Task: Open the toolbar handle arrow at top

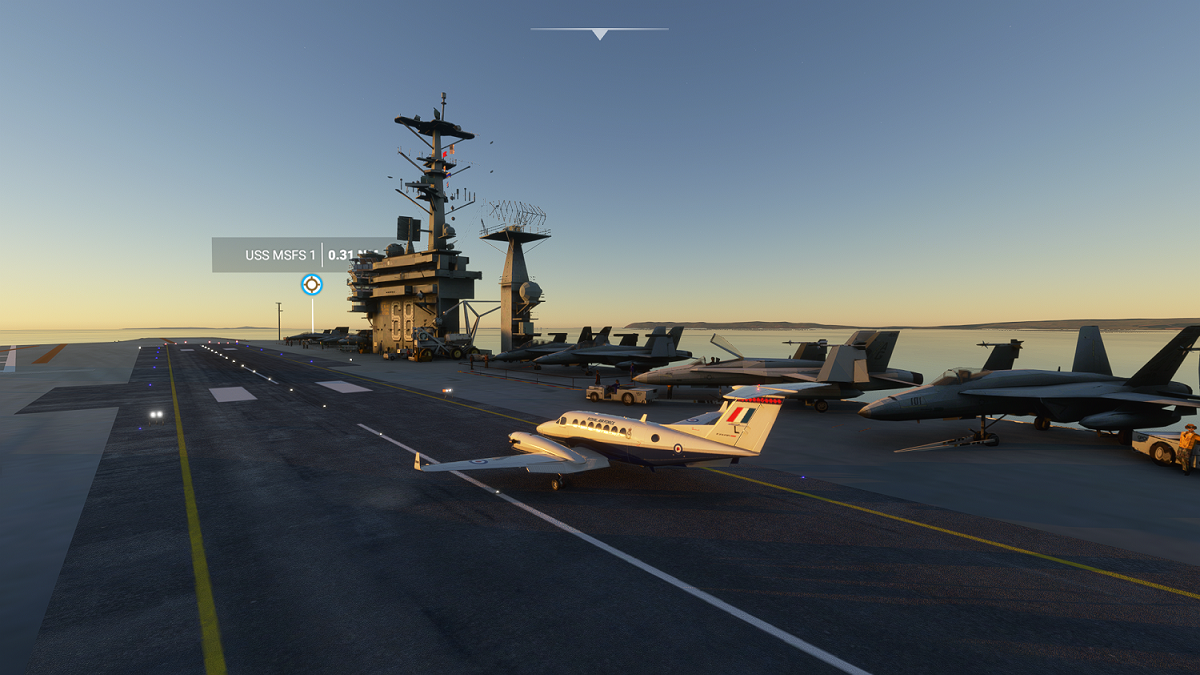Action: [599, 33]
